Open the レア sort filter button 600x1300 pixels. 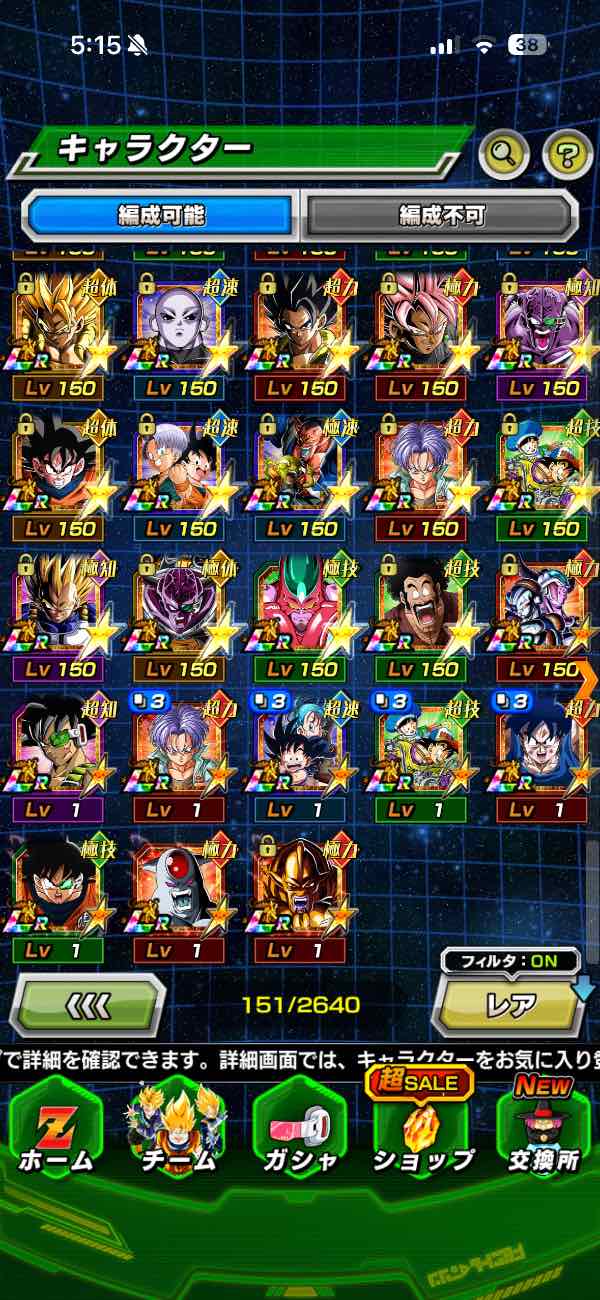click(x=510, y=1003)
